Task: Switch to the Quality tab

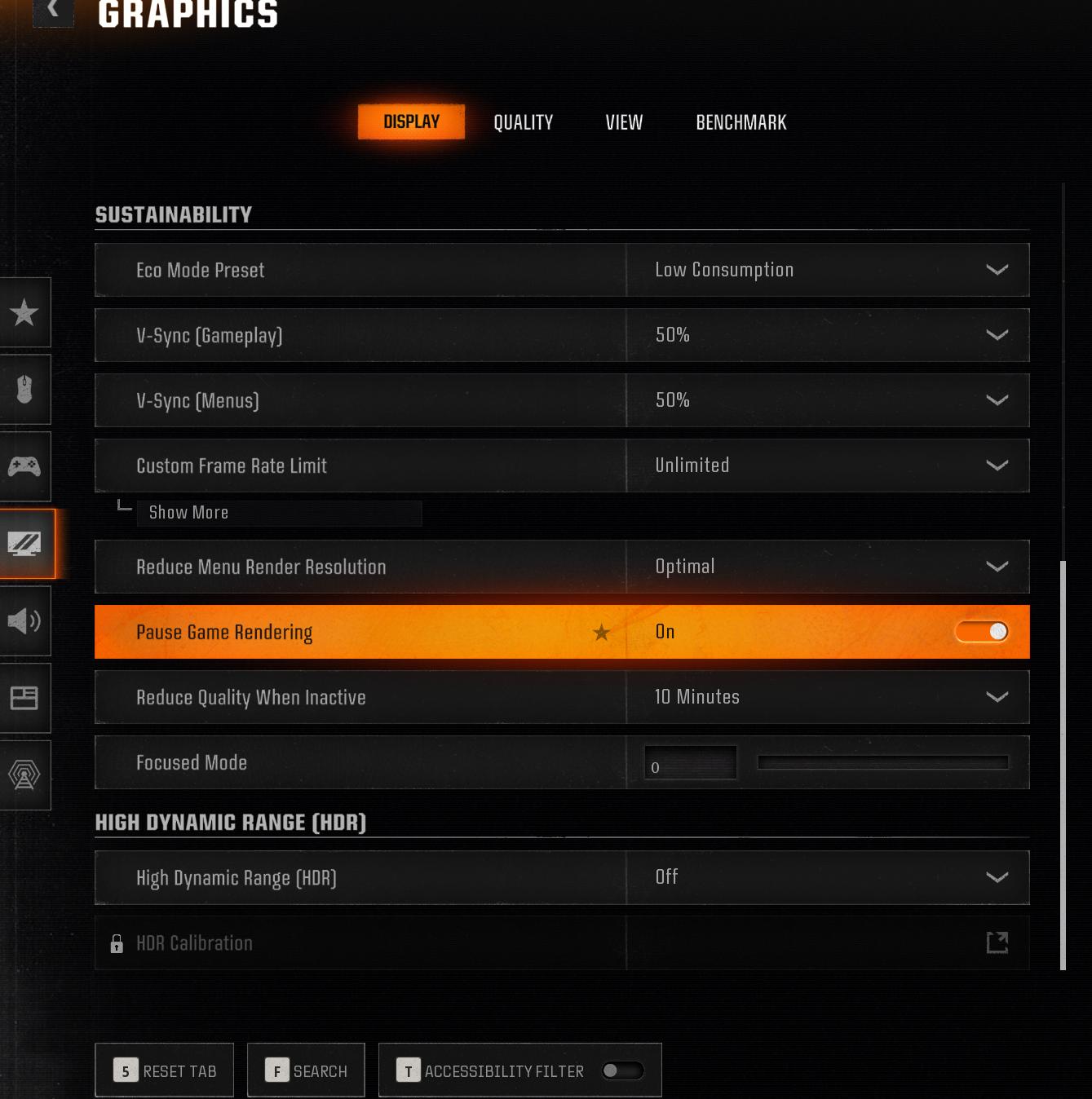Action: (523, 122)
